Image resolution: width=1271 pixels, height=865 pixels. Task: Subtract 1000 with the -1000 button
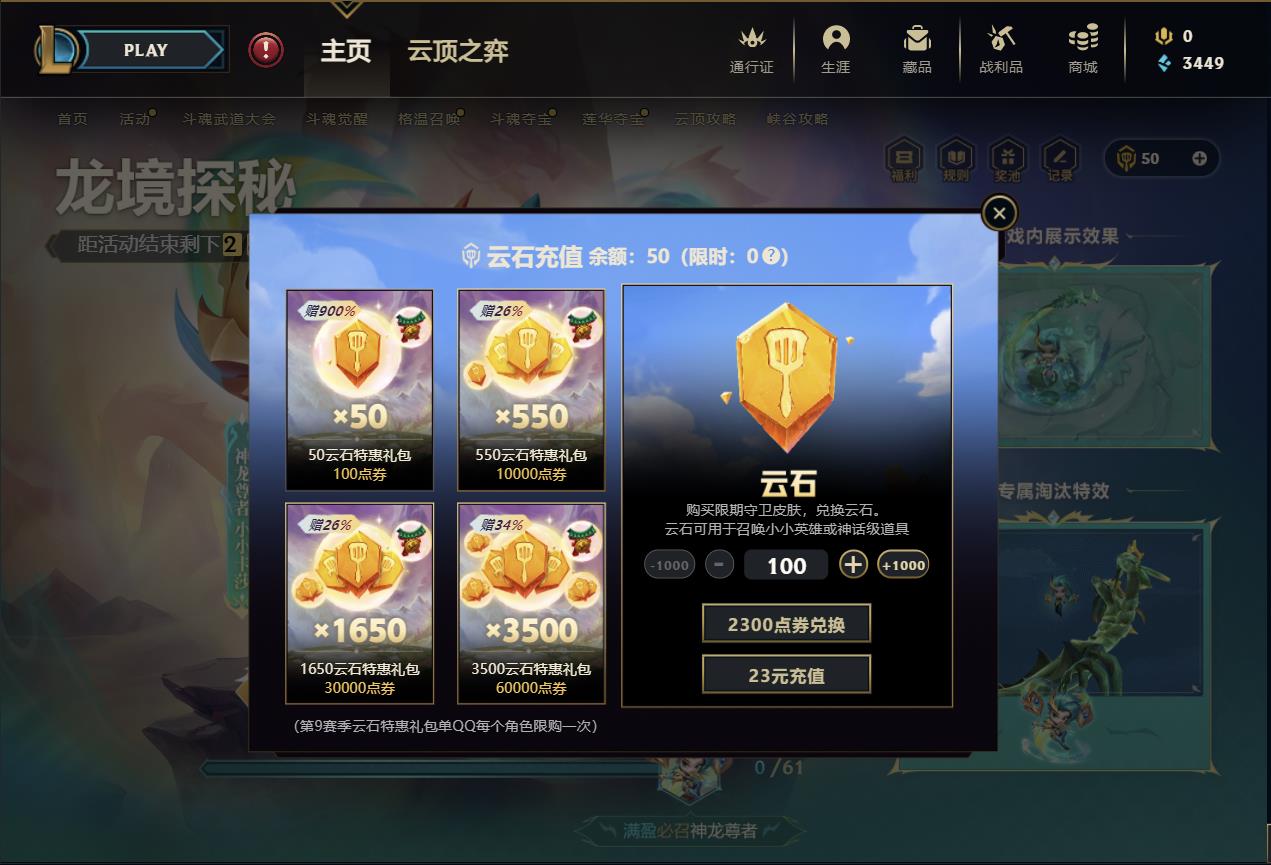(x=669, y=565)
